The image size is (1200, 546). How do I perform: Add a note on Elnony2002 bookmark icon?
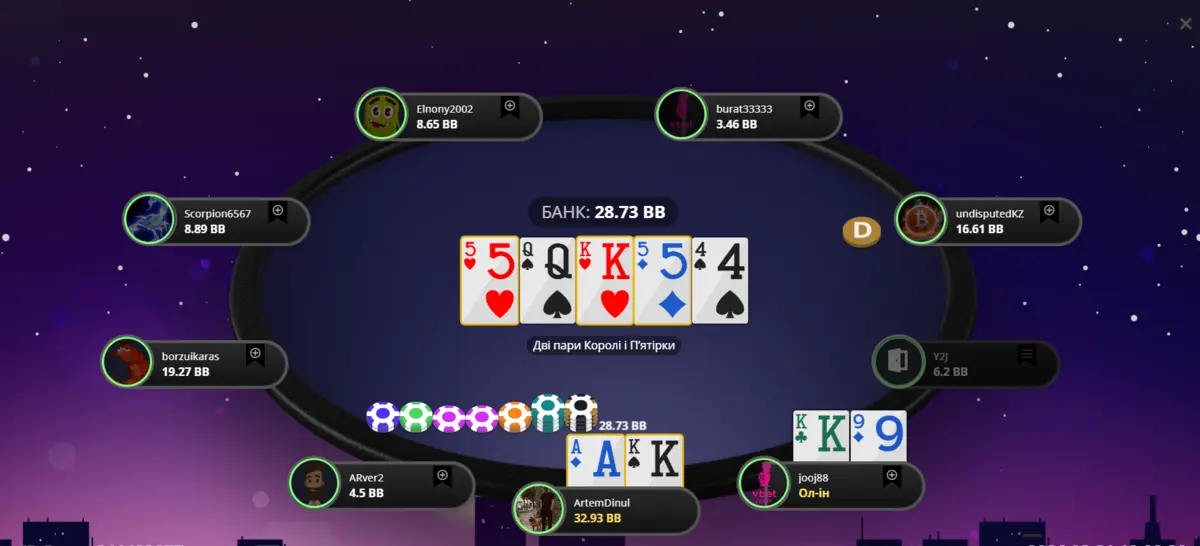pos(510,106)
